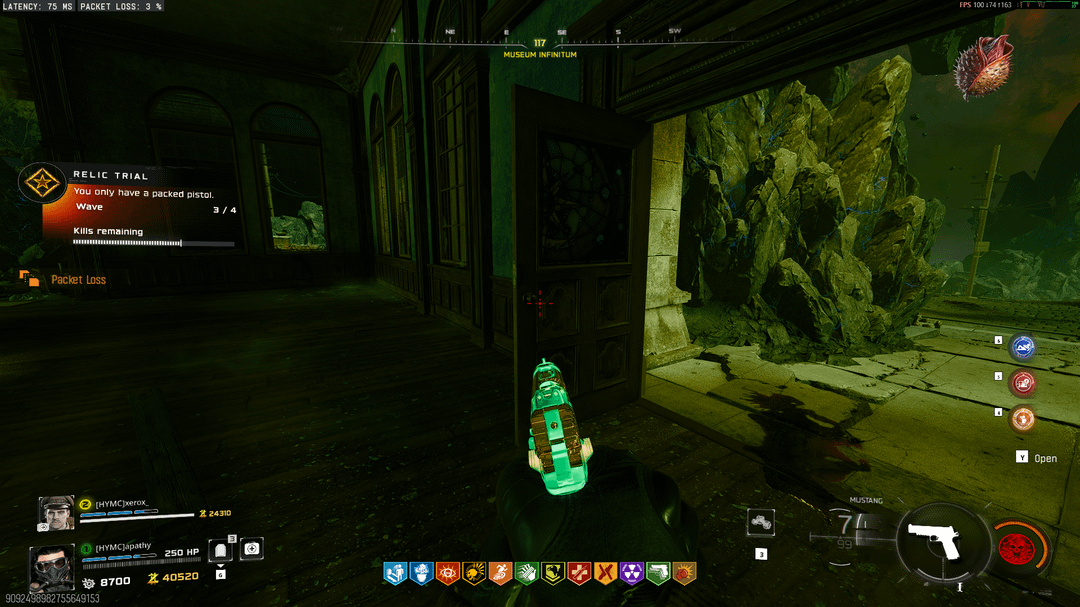Select the red eye perk icon
1080x607 pixels.
[448, 573]
